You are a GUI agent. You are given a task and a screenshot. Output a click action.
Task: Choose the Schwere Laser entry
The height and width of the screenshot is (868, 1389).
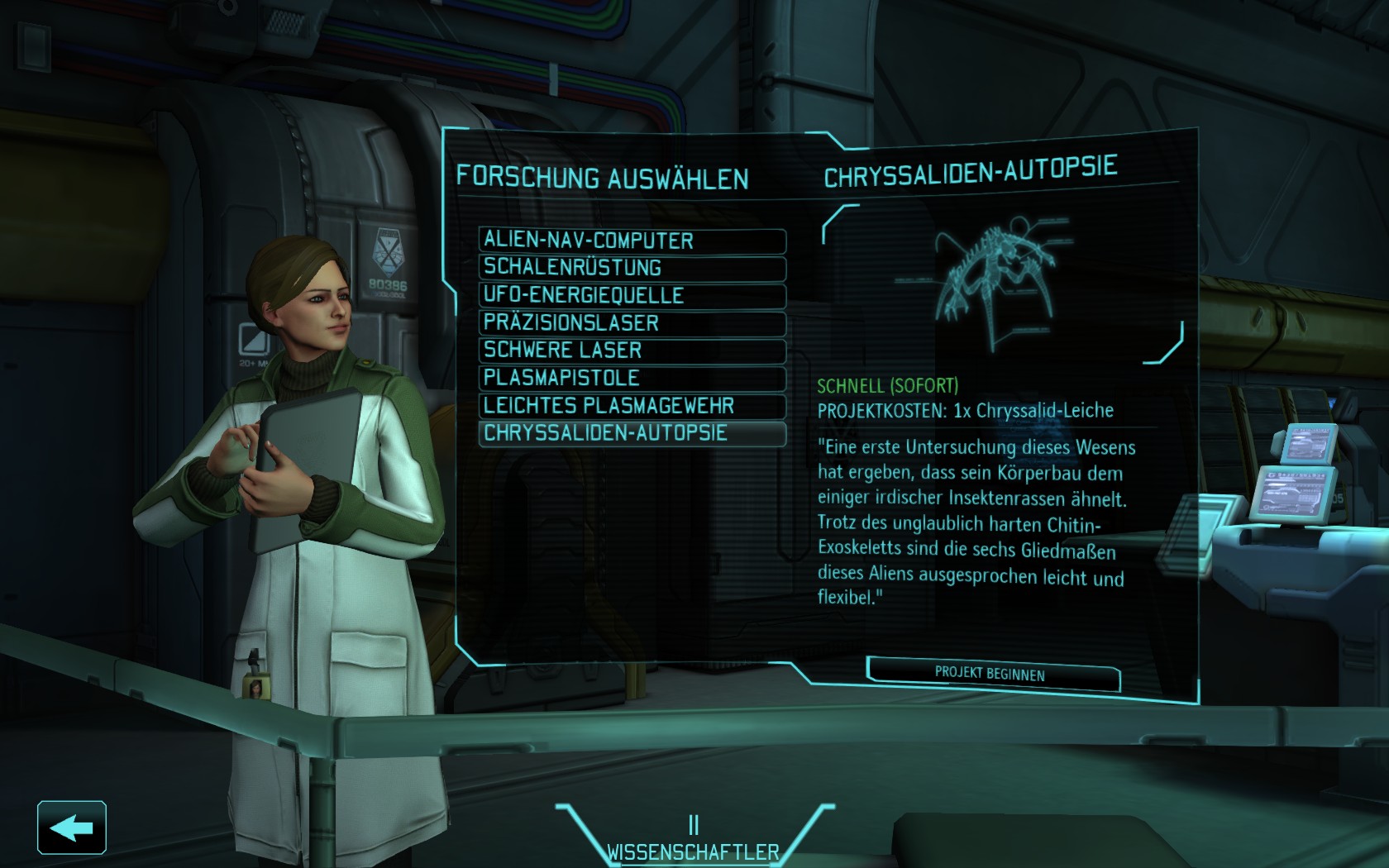point(632,351)
